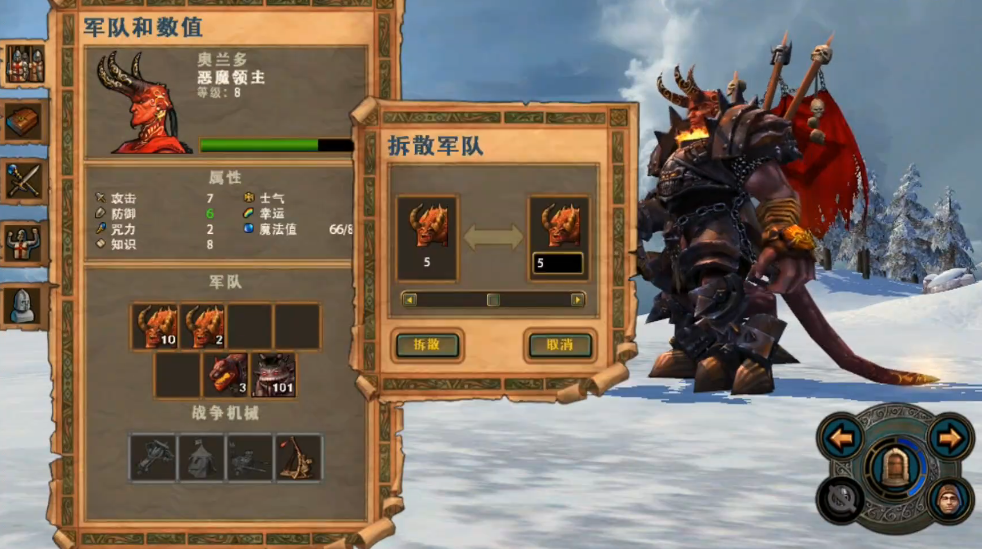Confirm the split with the 拆散 button
982x549 pixels.
(x=427, y=345)
